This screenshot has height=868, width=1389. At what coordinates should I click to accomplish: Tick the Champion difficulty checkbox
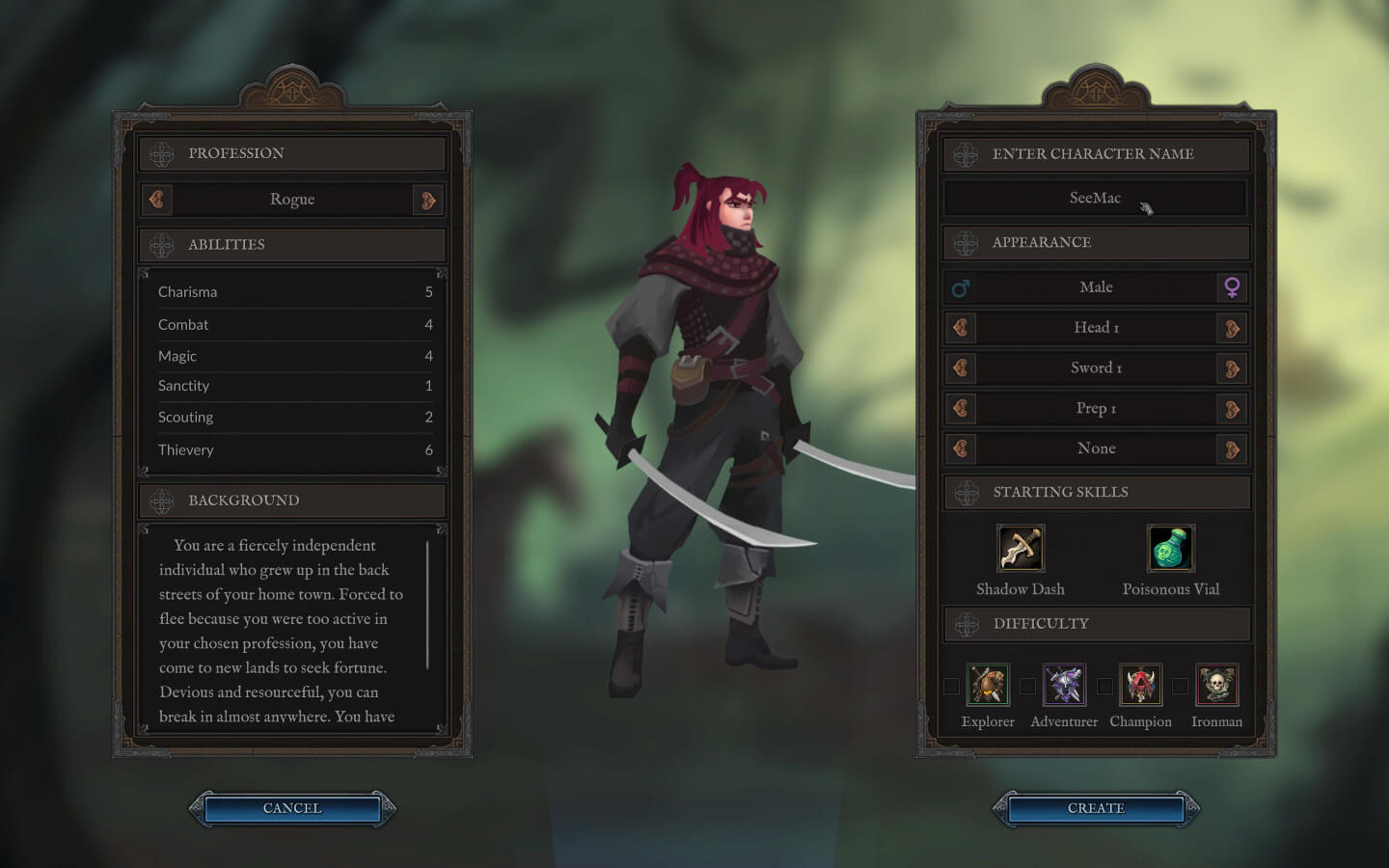tap(1104, 686)
